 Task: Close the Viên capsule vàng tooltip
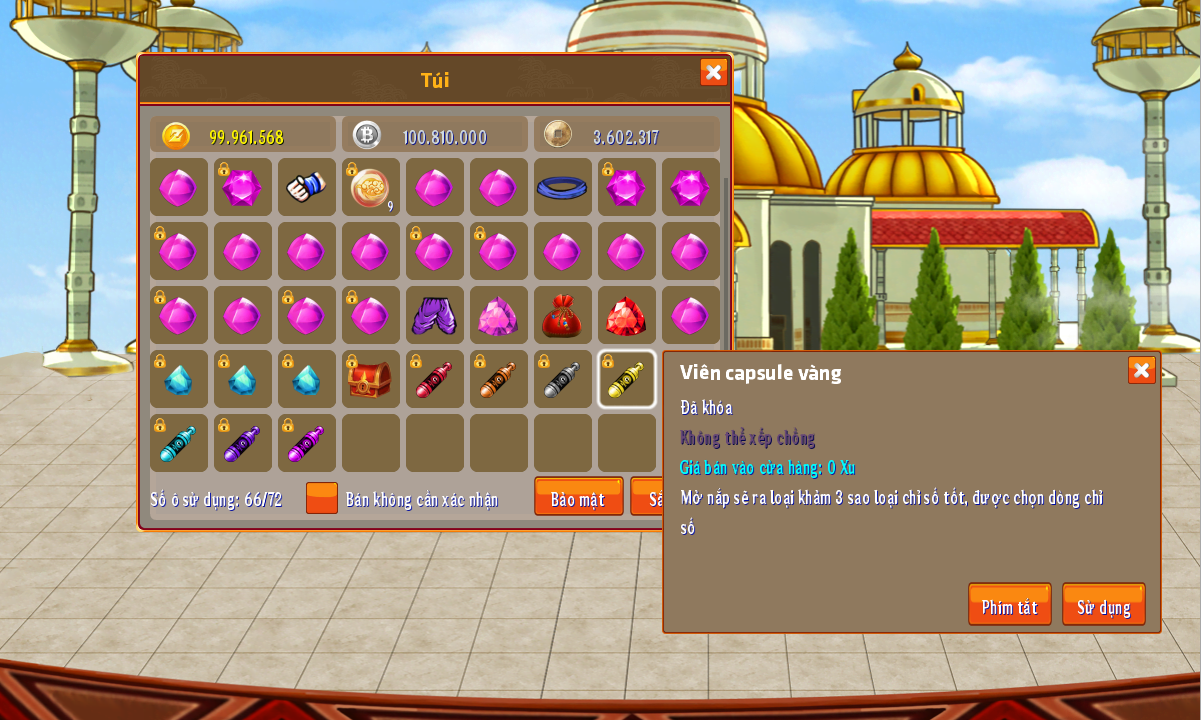[x=1141, y=370]
